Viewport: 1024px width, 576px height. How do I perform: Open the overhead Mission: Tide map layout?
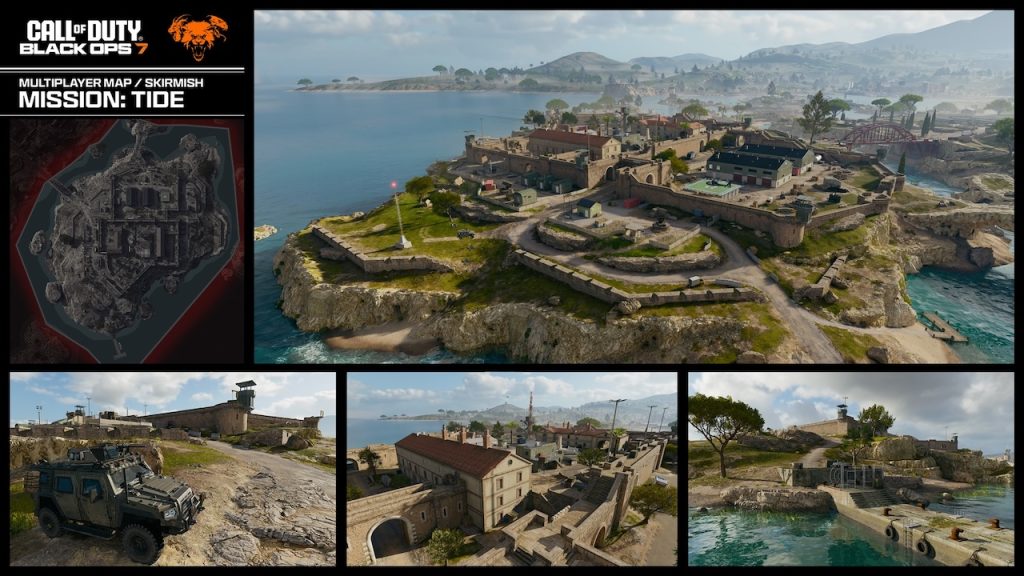[127, 240]
